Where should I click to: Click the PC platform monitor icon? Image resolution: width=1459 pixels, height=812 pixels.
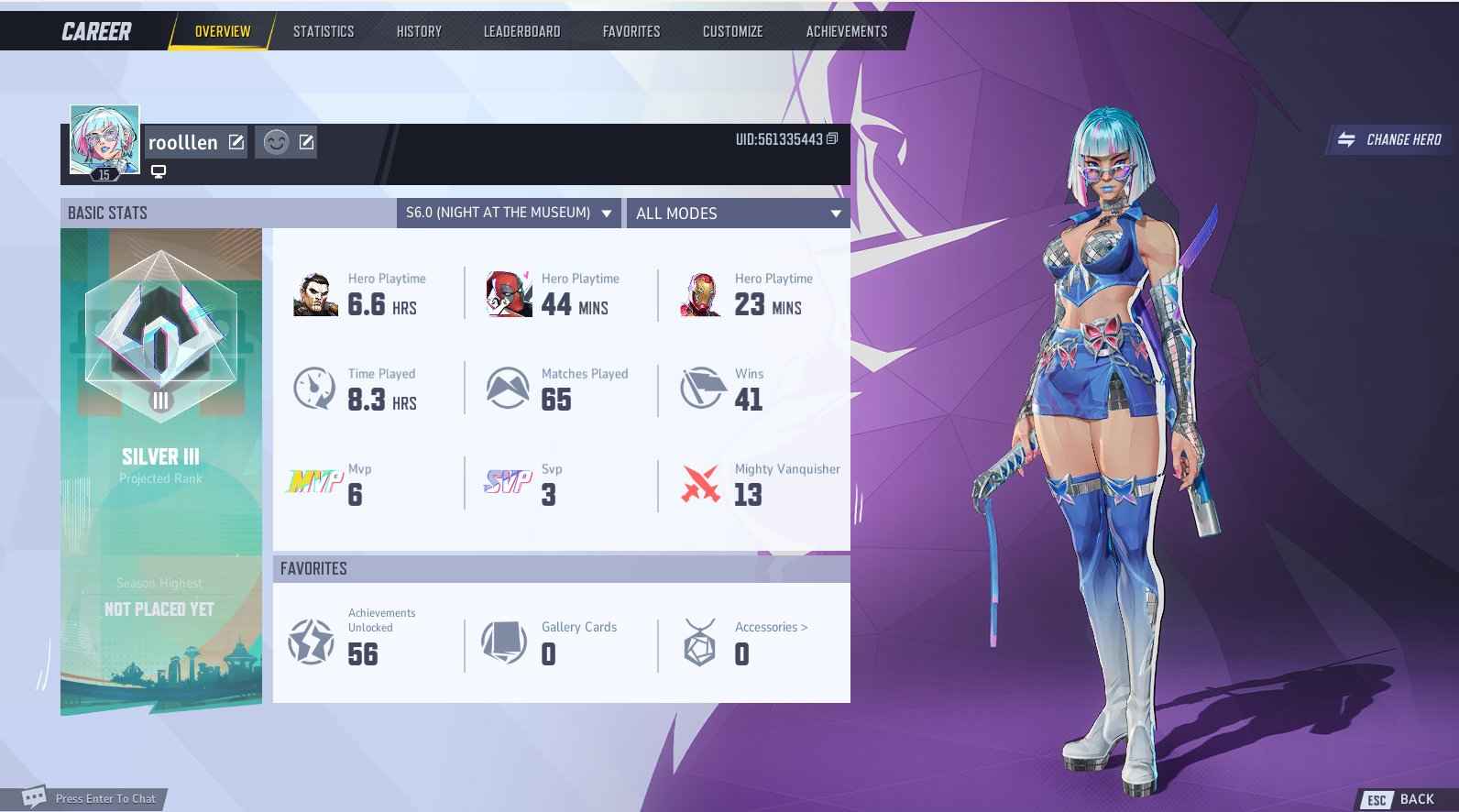(159, 170)
